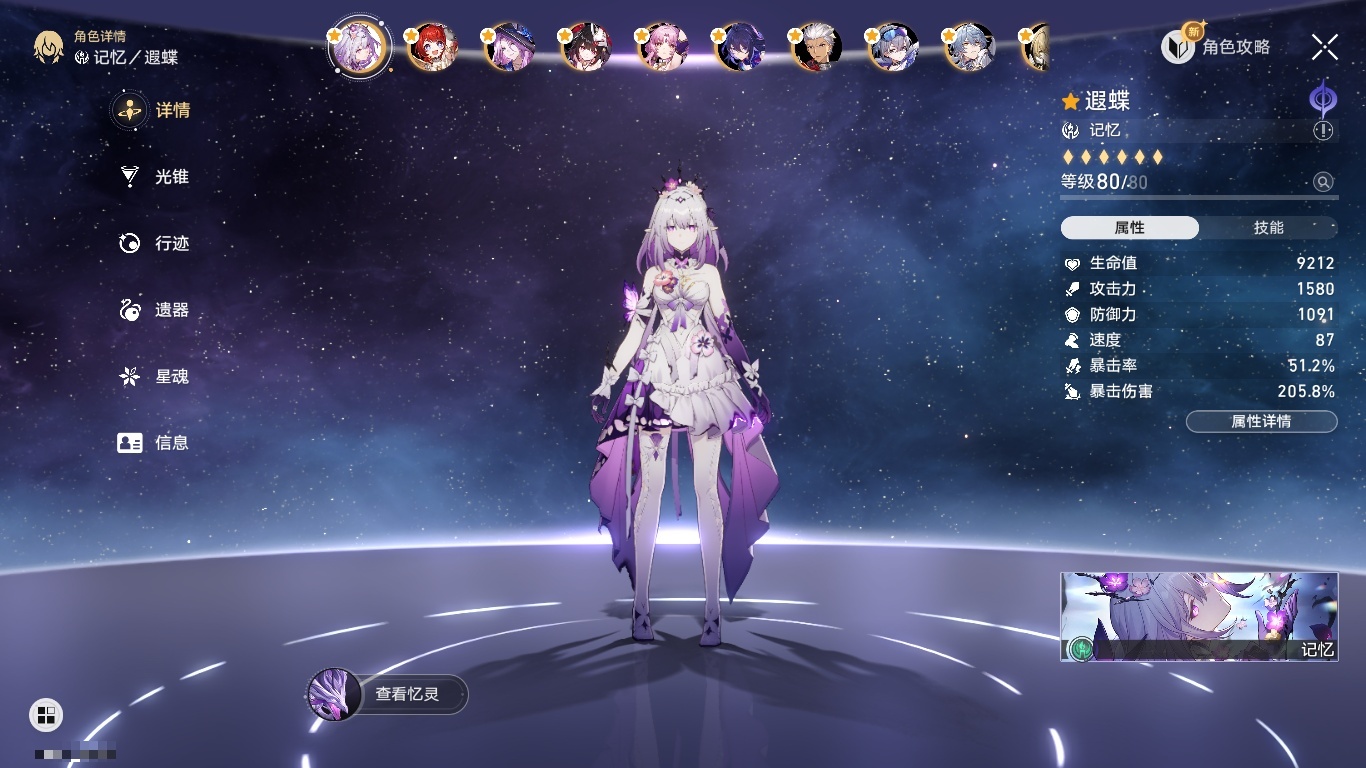The image size is (1366, 768).
Task: Close the character details screen
Action: tap(1324, 47)
